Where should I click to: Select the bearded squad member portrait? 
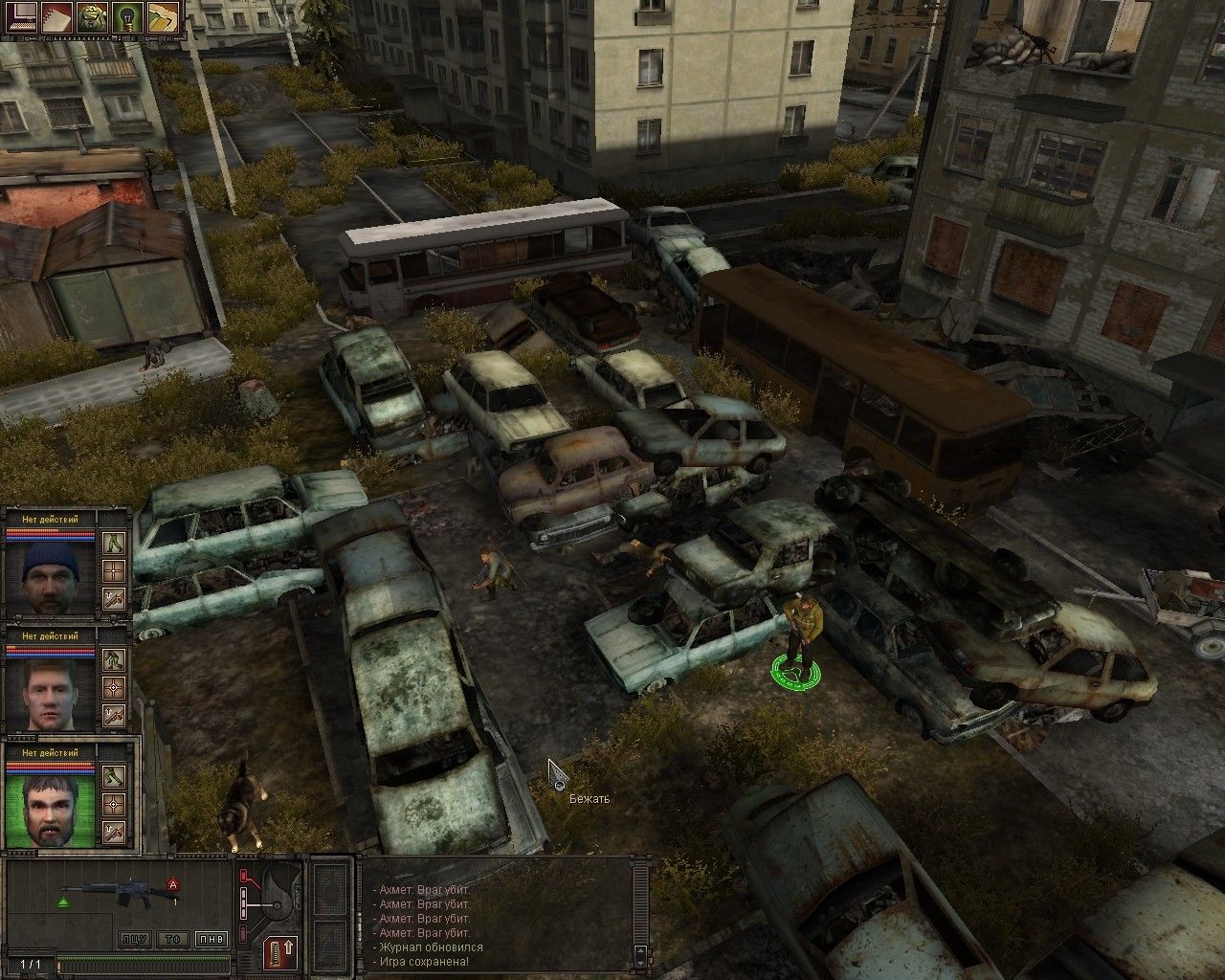pyautogui.click(x=50, y=806)
